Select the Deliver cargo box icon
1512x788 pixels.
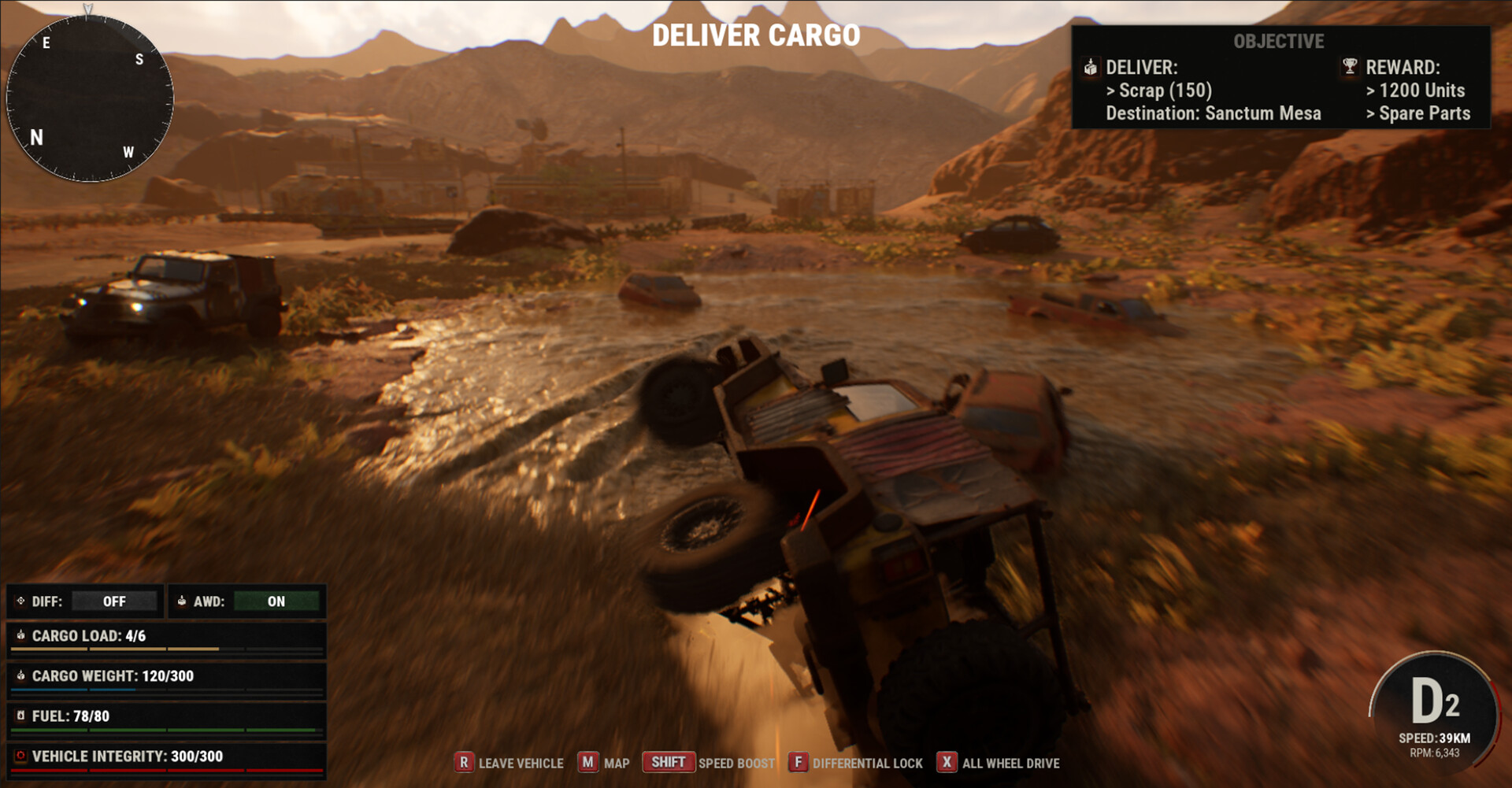point(1091,68)
